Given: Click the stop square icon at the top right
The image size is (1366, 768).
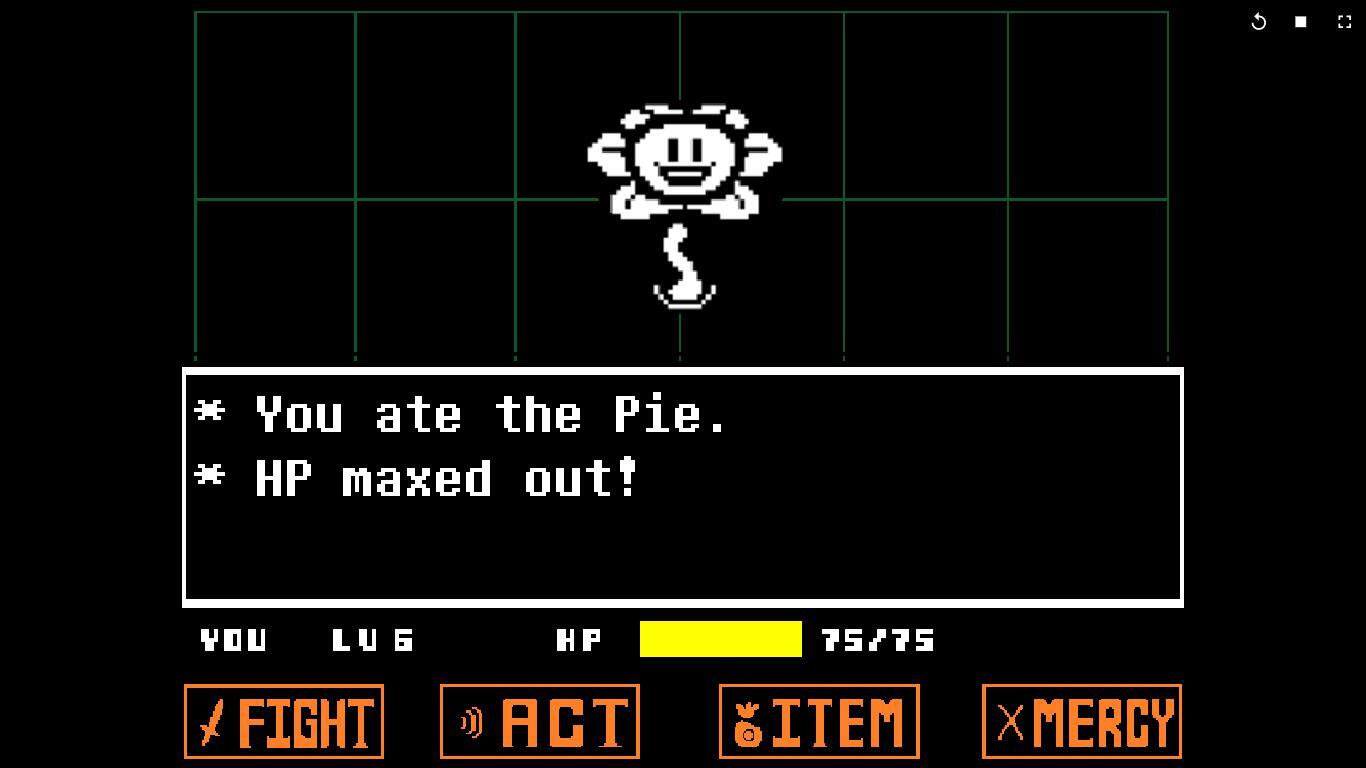Looking at the screenshot, I should [1300, 20].
